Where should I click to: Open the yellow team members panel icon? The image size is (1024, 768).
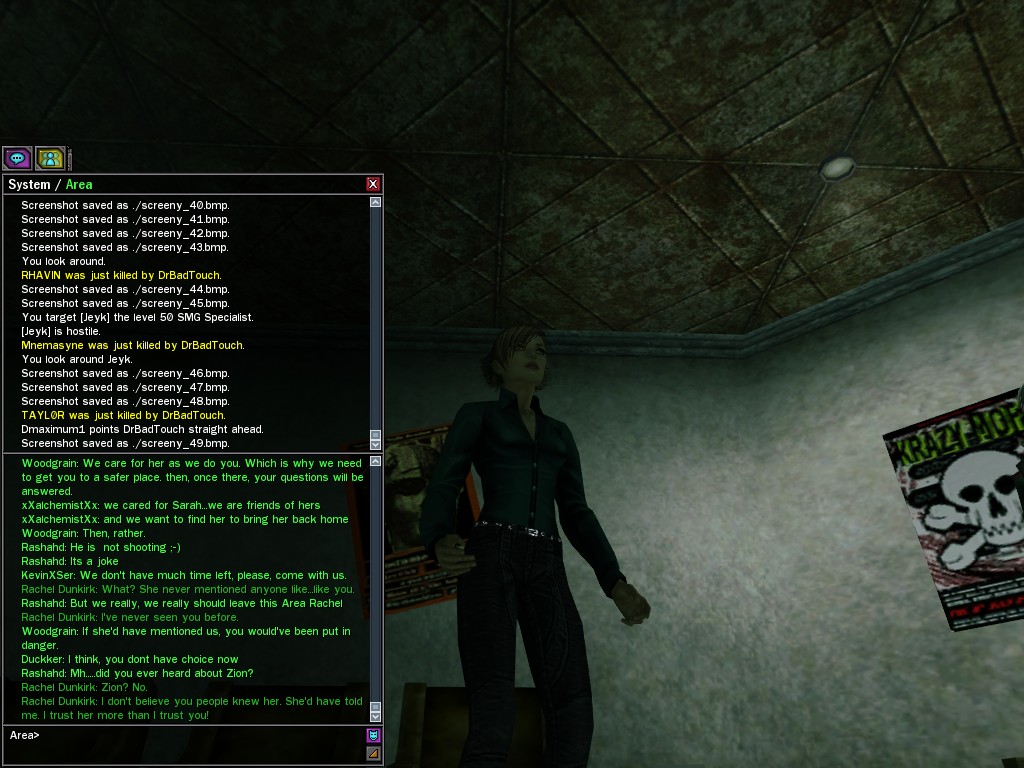pos(49,158)
